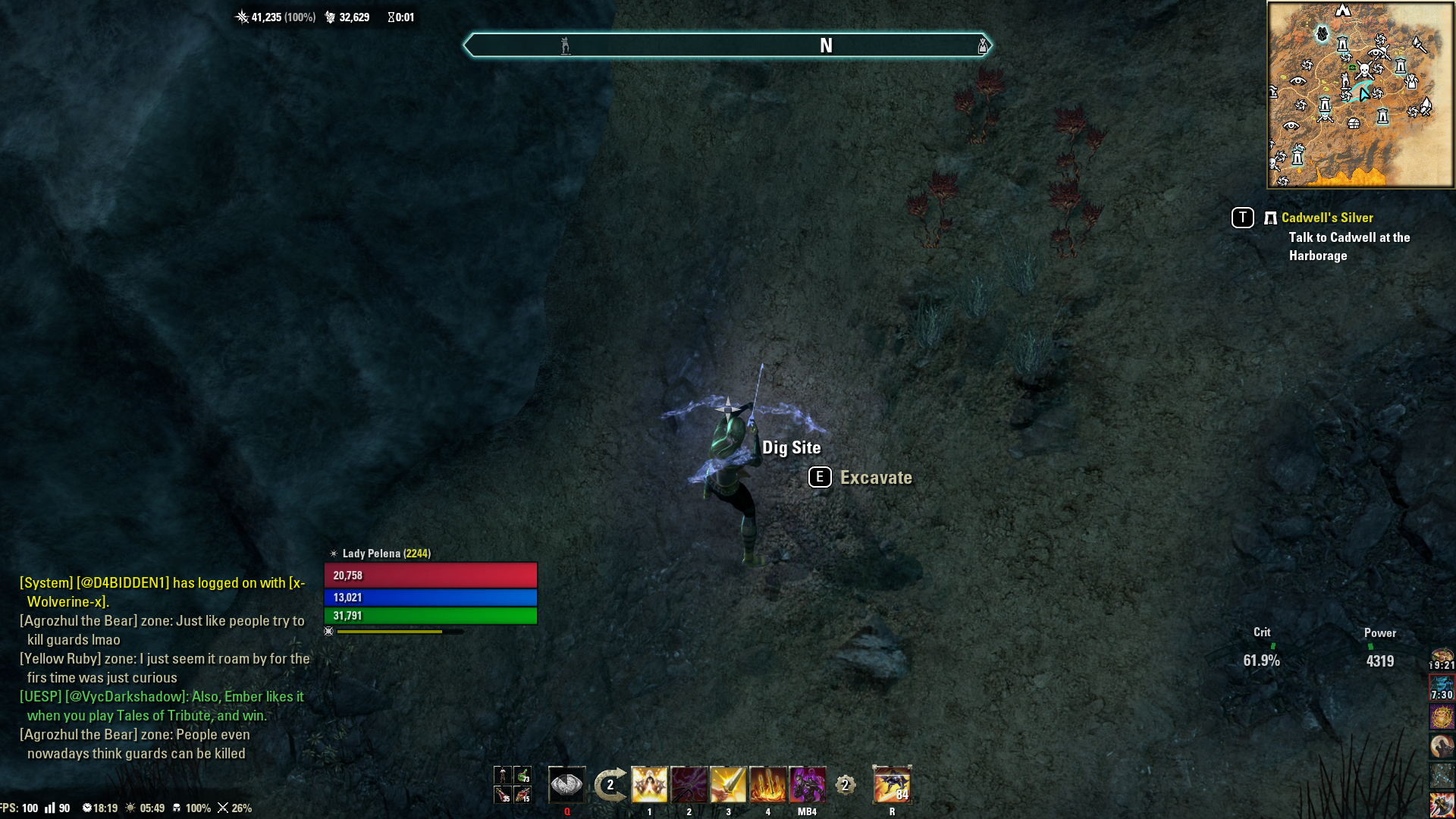Cast the purple lightning staff ability
Screen dimensions: 1456x819
(x=689, y=785)
